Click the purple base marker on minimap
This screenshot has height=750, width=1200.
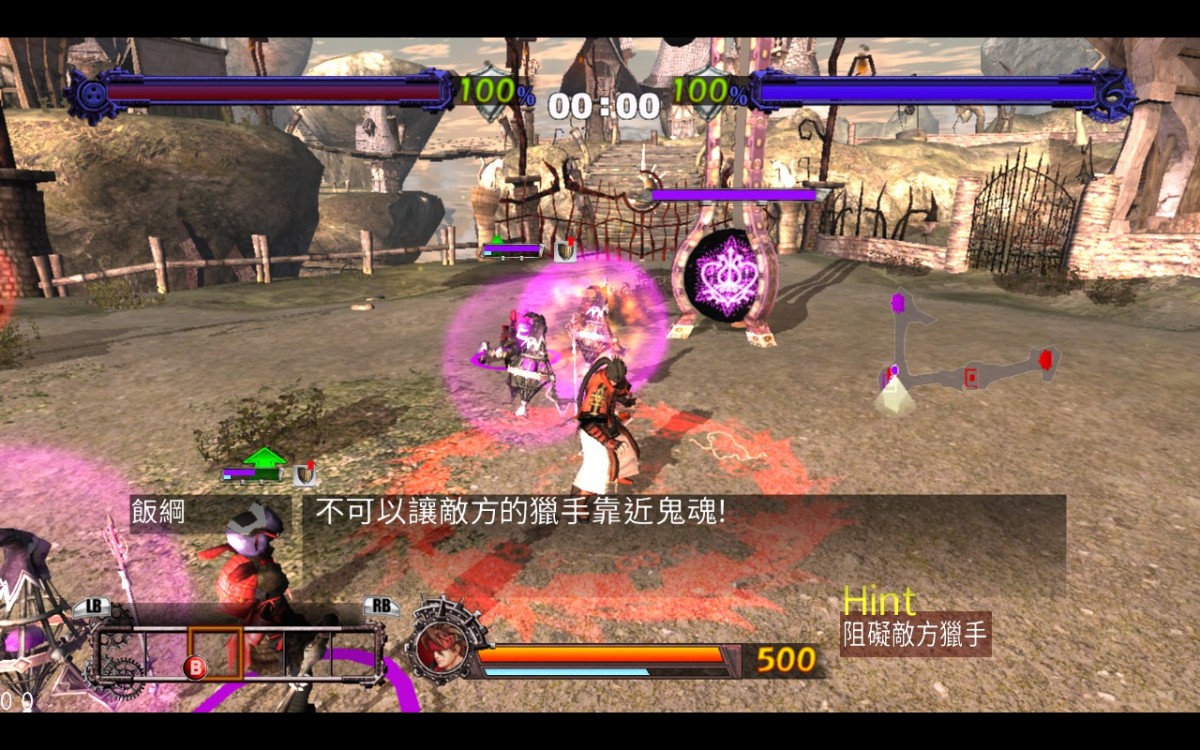(x=899, y=301)
